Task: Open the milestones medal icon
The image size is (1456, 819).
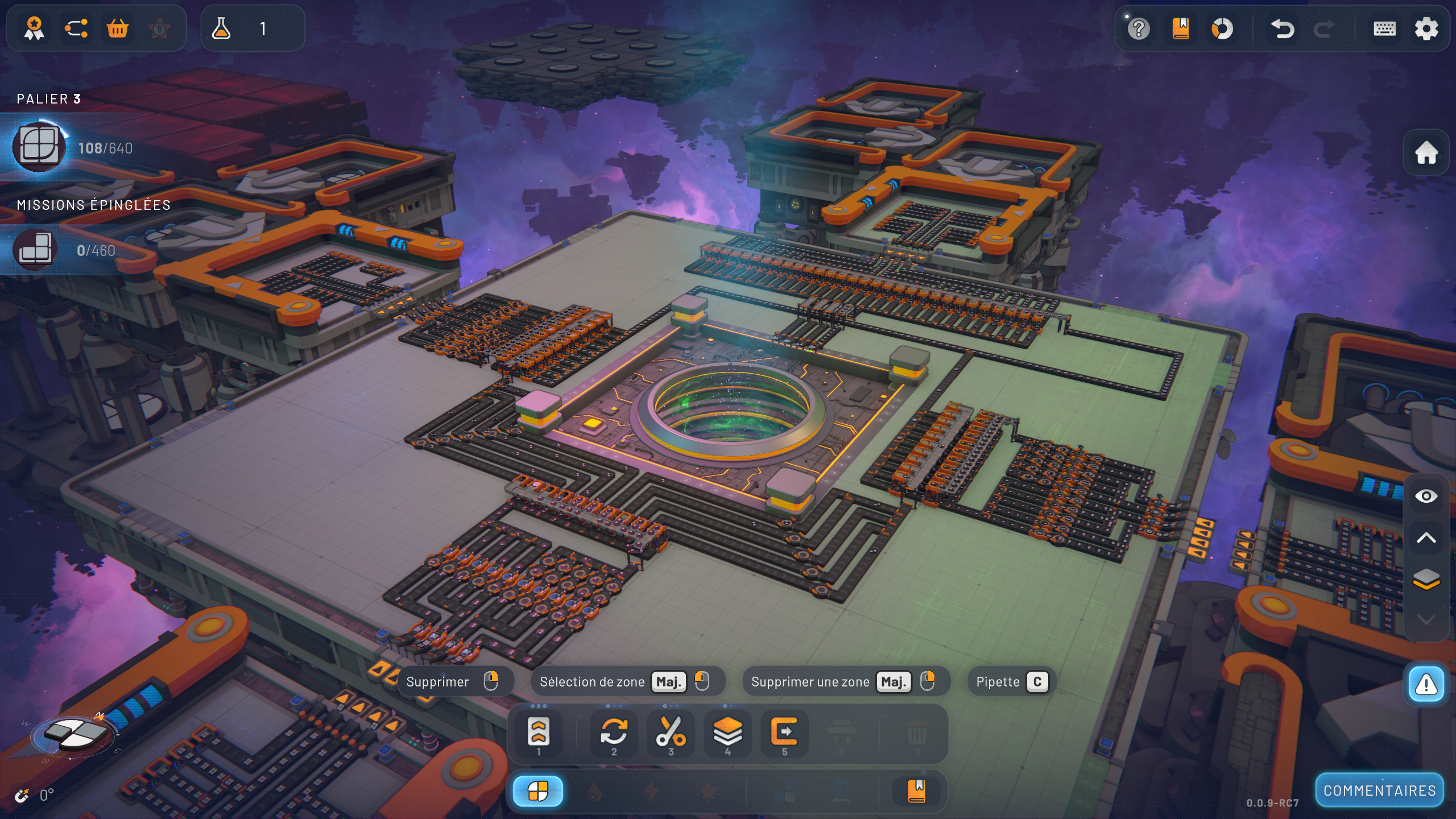Action: tap(34, 28)
